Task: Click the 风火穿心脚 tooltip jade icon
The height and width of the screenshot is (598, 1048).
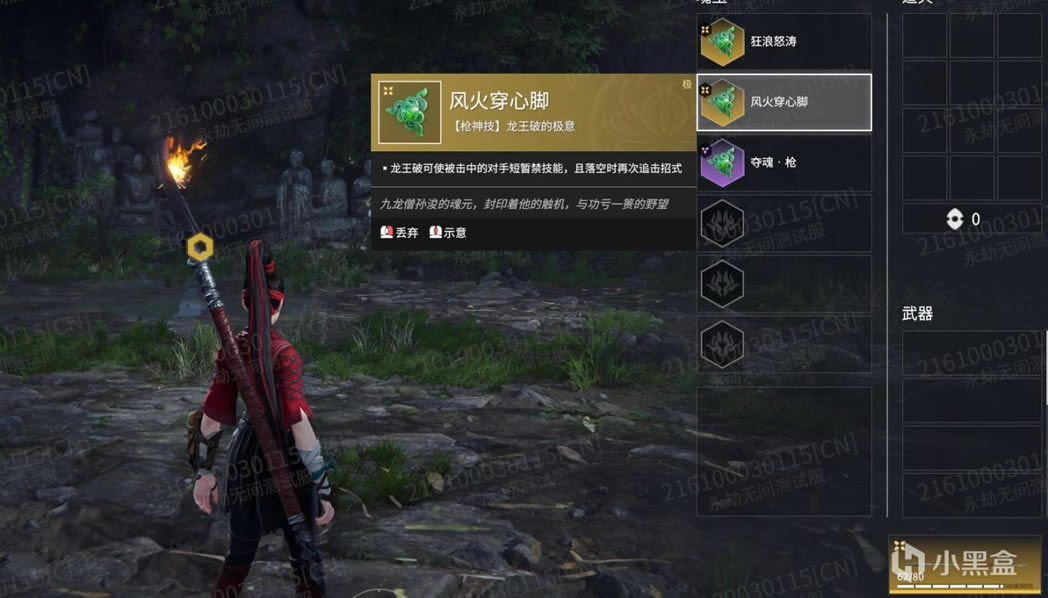Action: tap(409, 112)
